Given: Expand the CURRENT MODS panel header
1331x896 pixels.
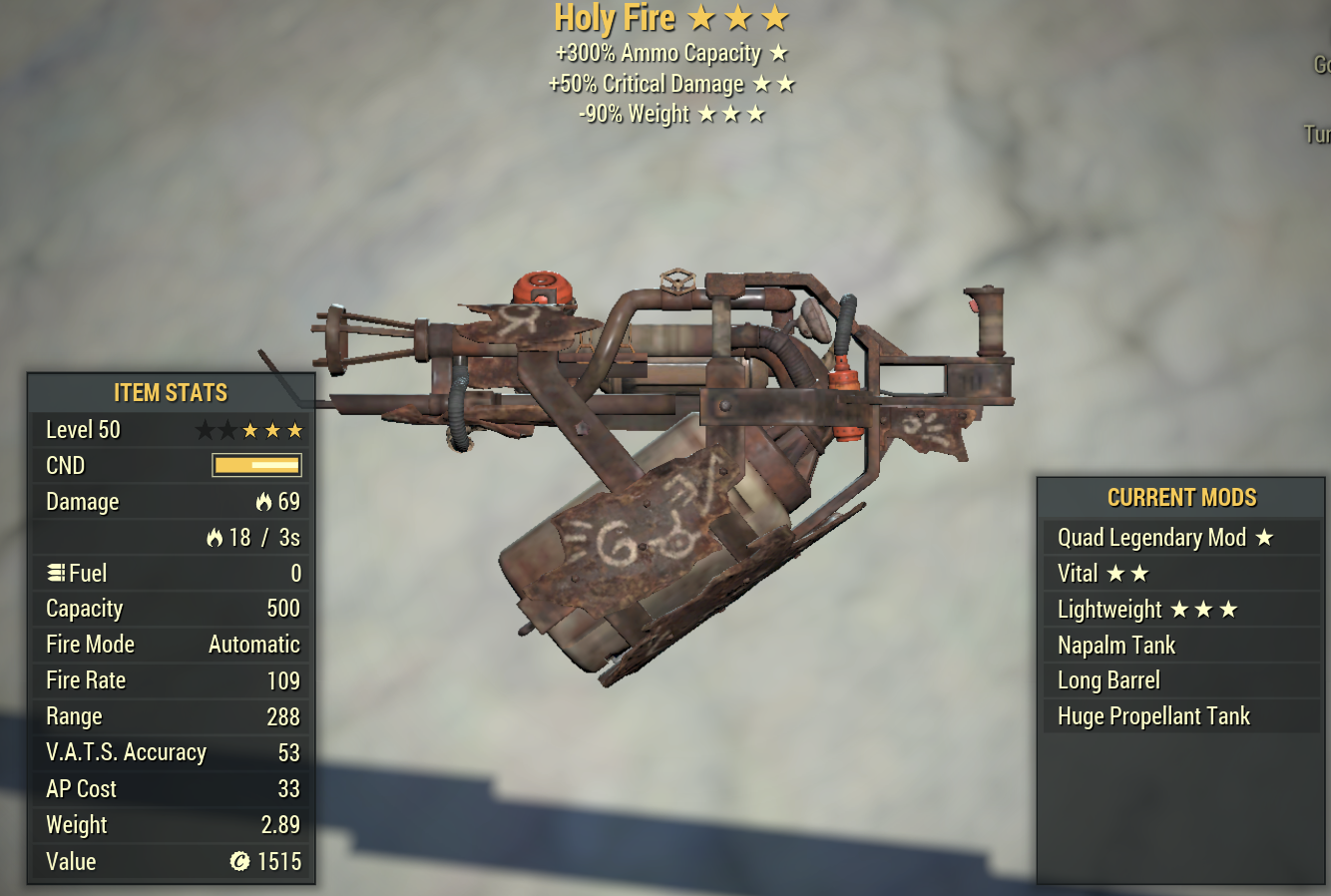Looking at the screenshot, I should click(x=1182, y=498).
